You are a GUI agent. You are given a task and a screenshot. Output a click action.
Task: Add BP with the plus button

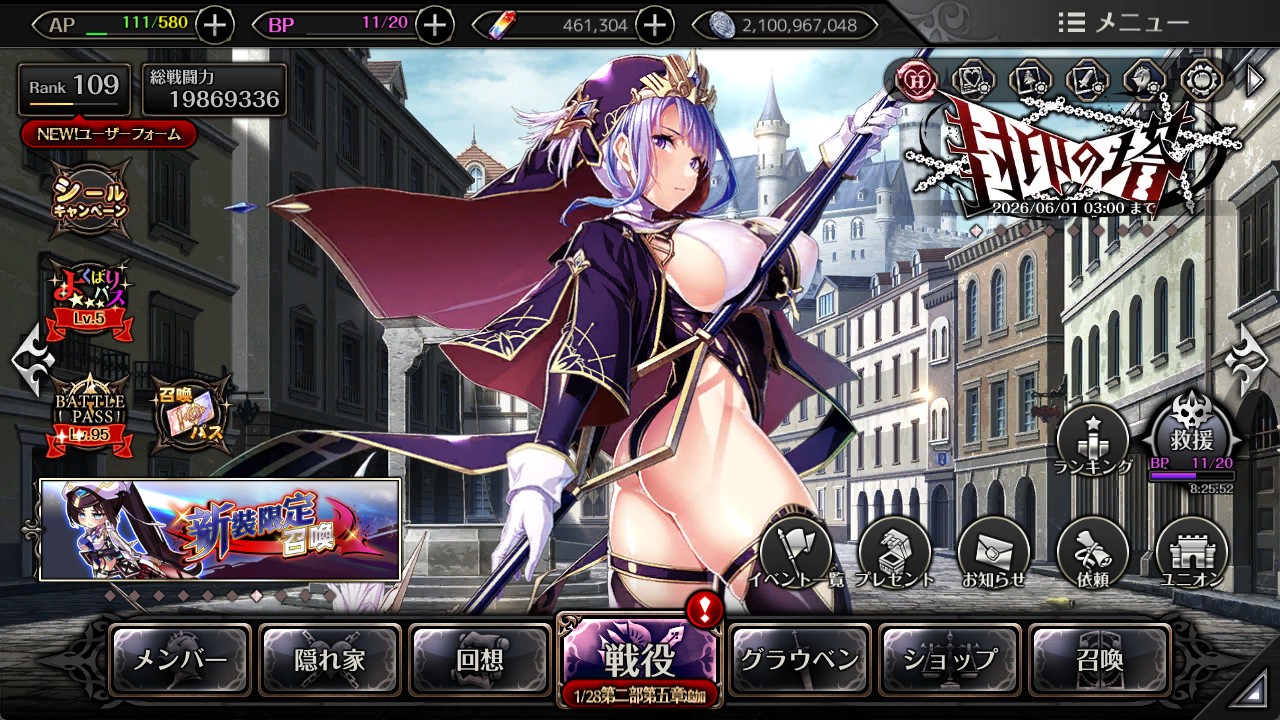point(434,24)
